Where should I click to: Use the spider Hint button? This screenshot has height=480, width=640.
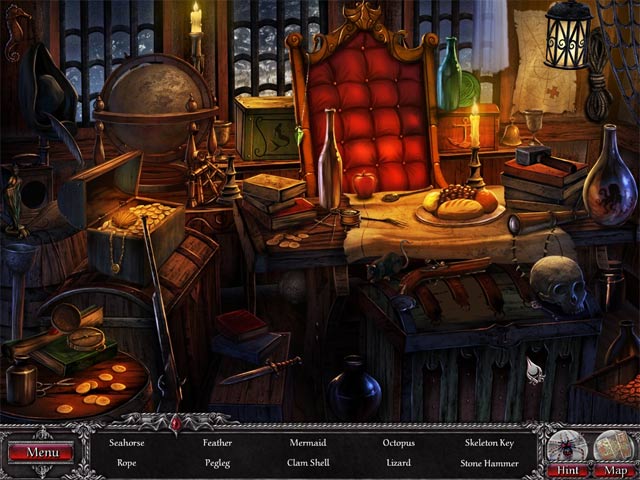pos(567,452)
